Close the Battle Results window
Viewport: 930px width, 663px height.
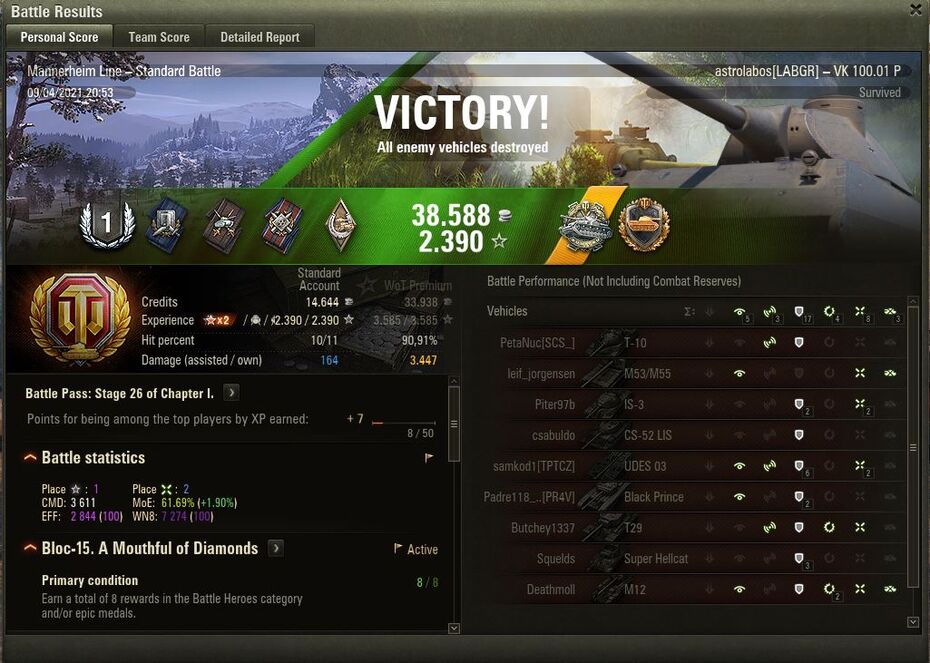coord(915,10)
